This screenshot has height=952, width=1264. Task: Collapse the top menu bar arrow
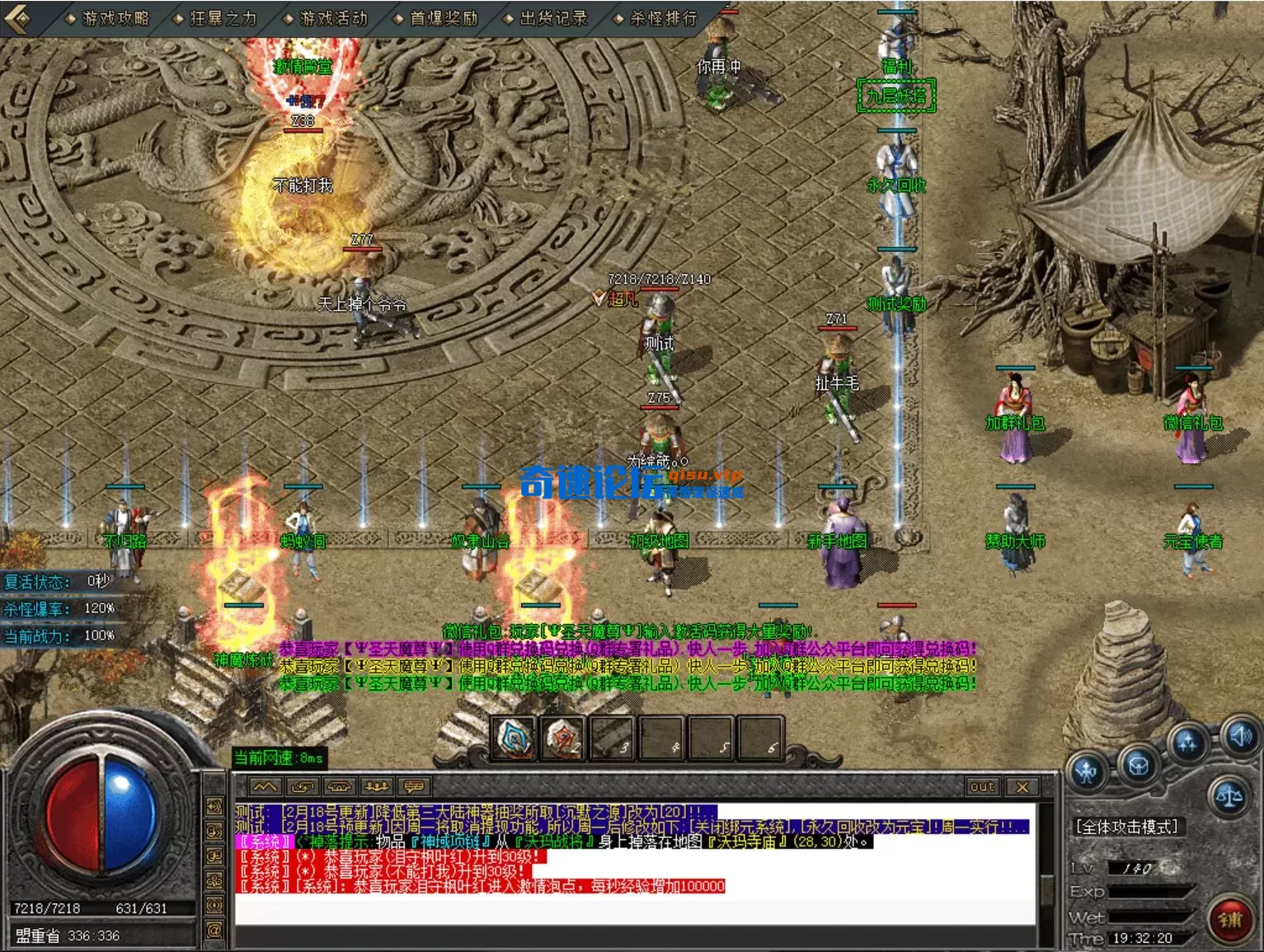(x=20, y=17)
